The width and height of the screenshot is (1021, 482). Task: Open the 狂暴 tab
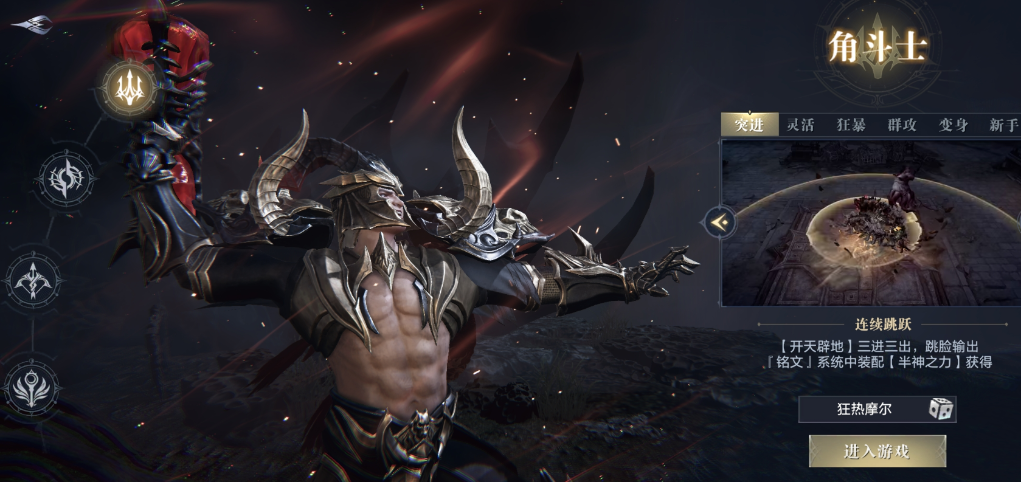coord(851,125)
